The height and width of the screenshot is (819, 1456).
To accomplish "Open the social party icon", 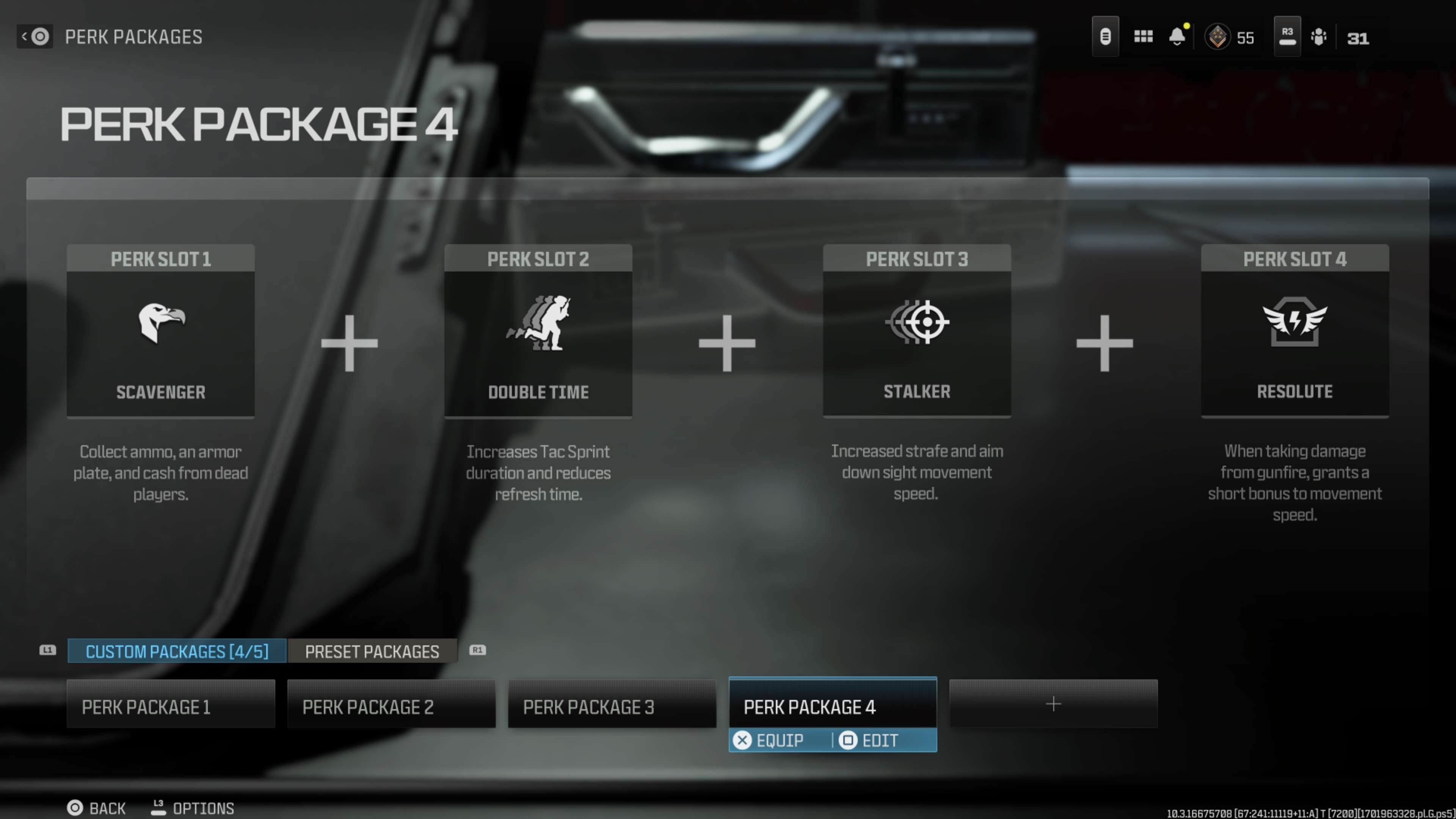I will [1318, 37].
